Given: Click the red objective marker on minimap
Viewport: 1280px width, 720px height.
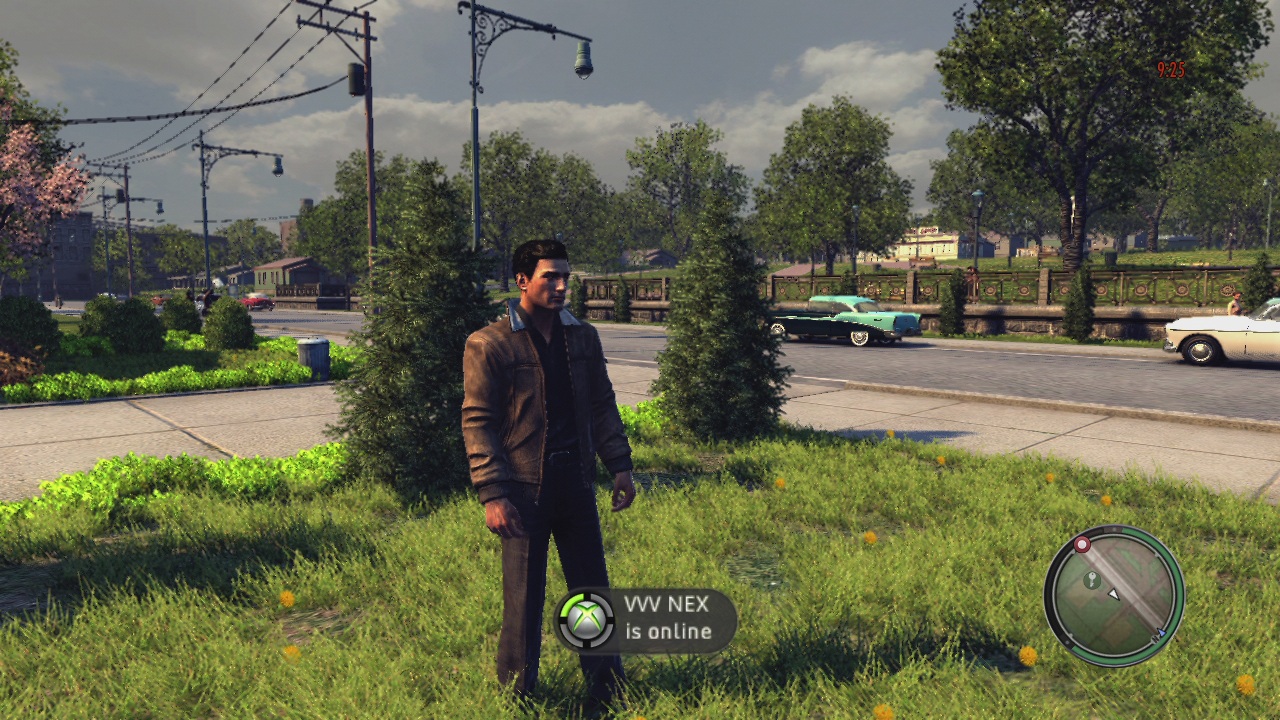Looking at the screenshot, I should [x=1081, y=544].
